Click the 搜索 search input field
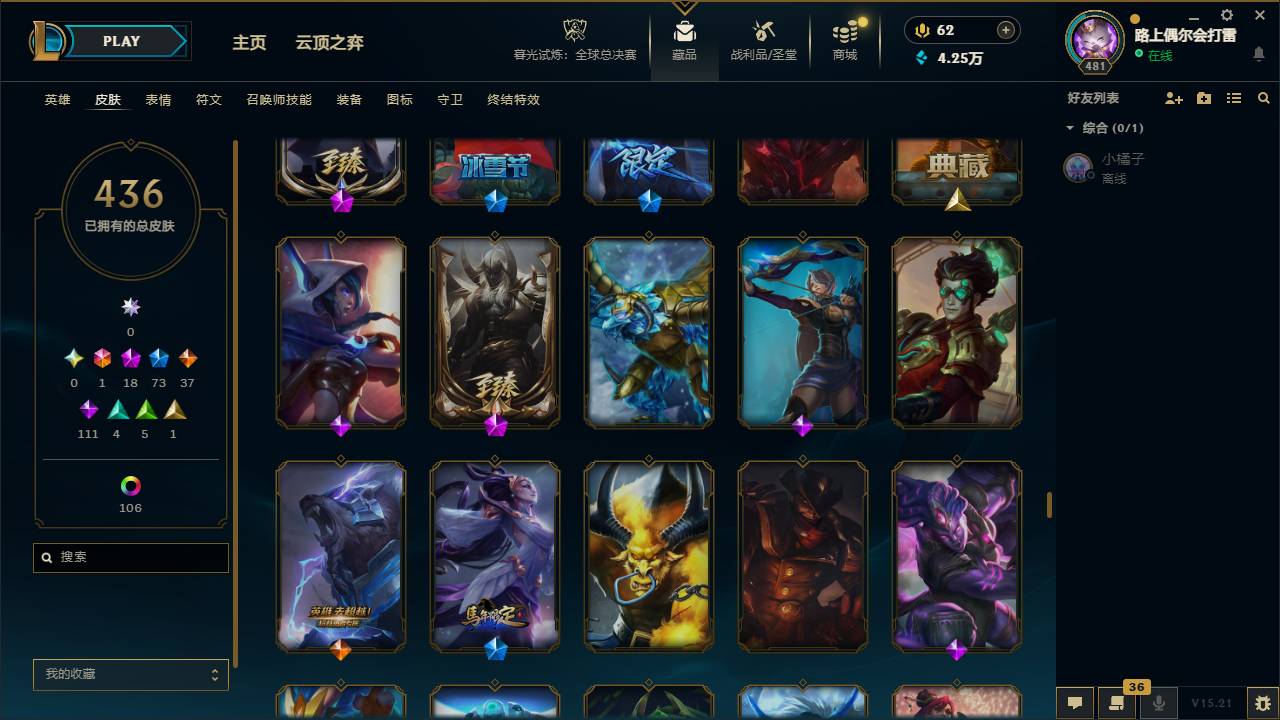The width and height of the screenshot is (1280, 720). [130, 557]
